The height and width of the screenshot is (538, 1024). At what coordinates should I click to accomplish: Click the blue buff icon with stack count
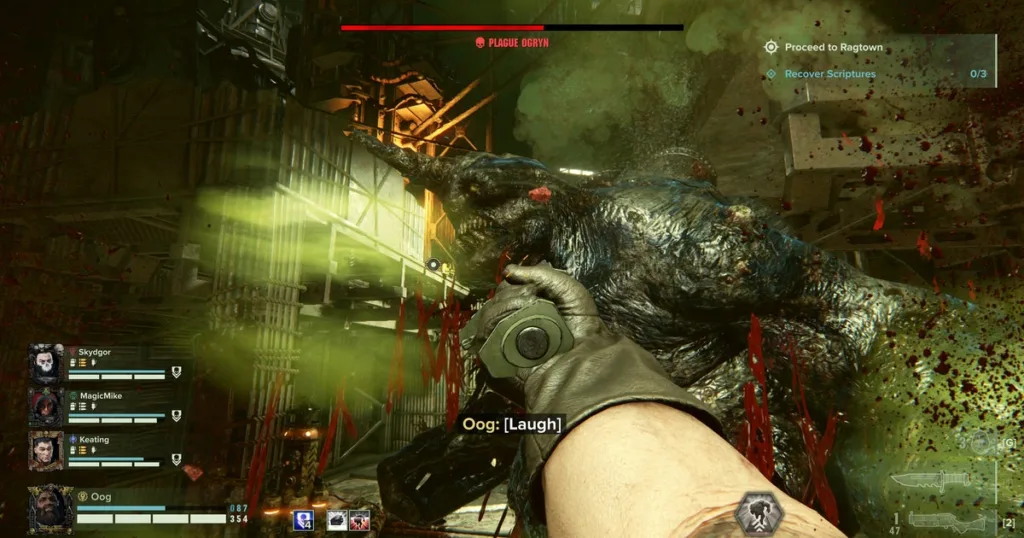point(303,519)
